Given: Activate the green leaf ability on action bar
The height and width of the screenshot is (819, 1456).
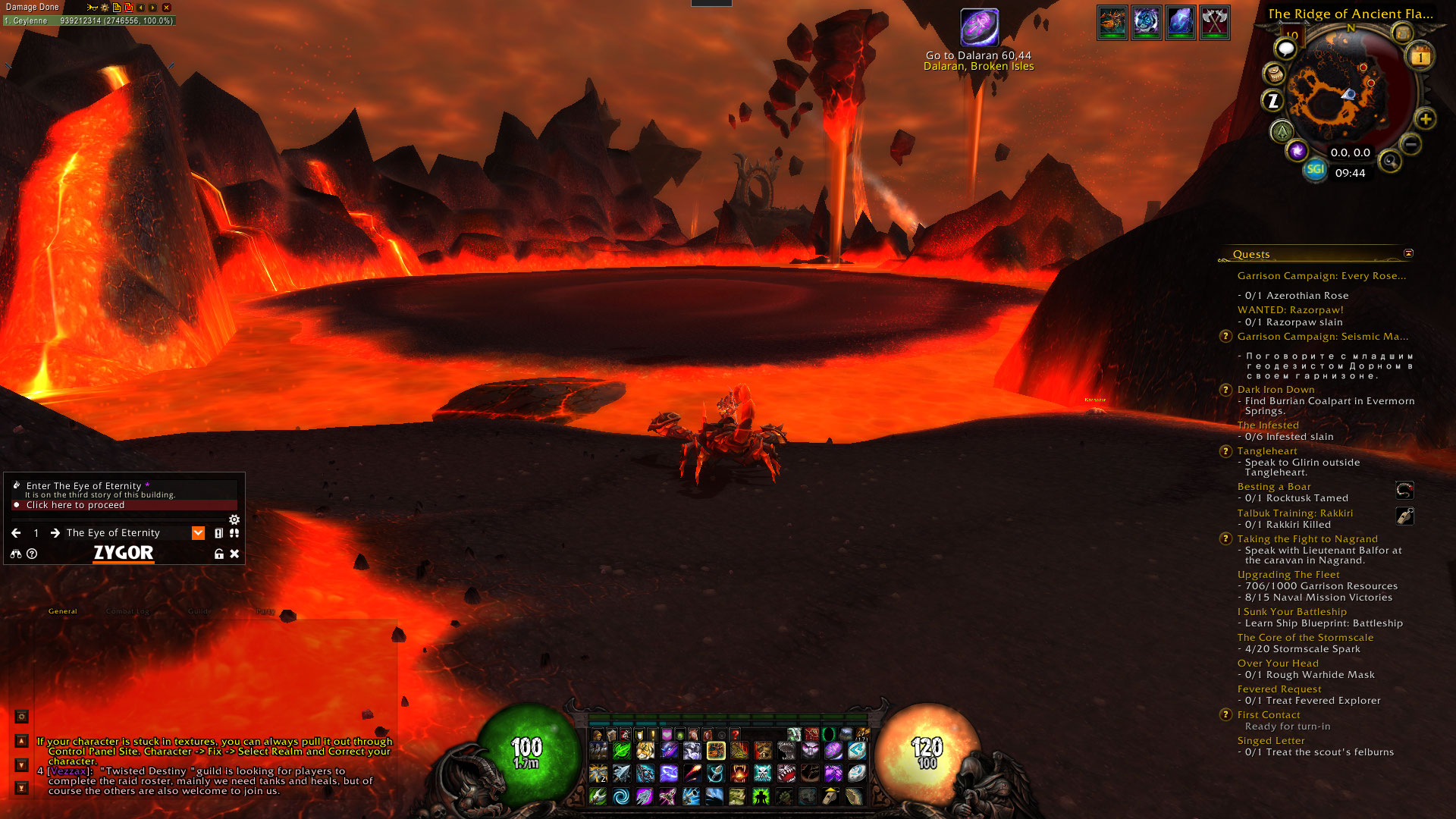Looking at the screenshot, I should coord(622,751).
